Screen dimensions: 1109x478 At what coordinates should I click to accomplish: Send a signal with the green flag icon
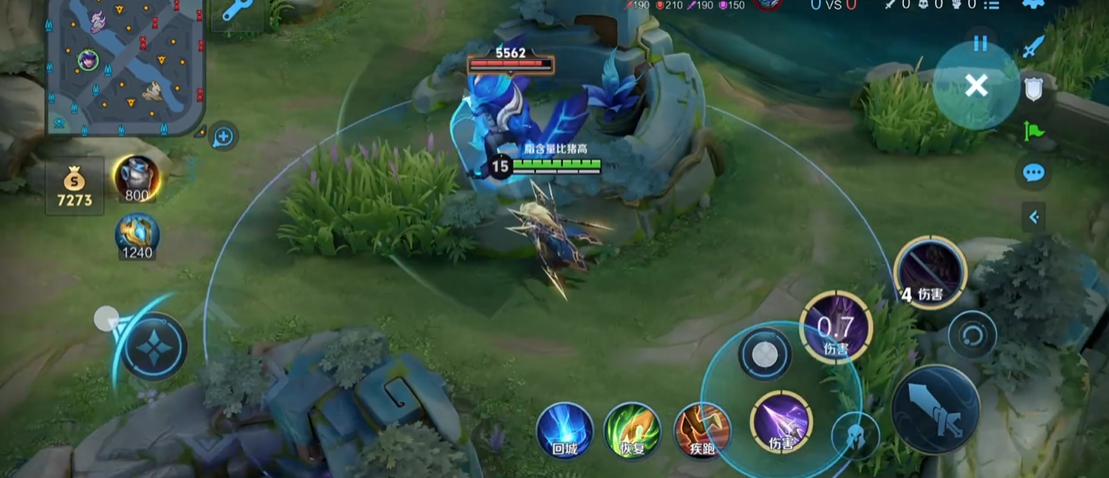click(x=1033, y=130)
